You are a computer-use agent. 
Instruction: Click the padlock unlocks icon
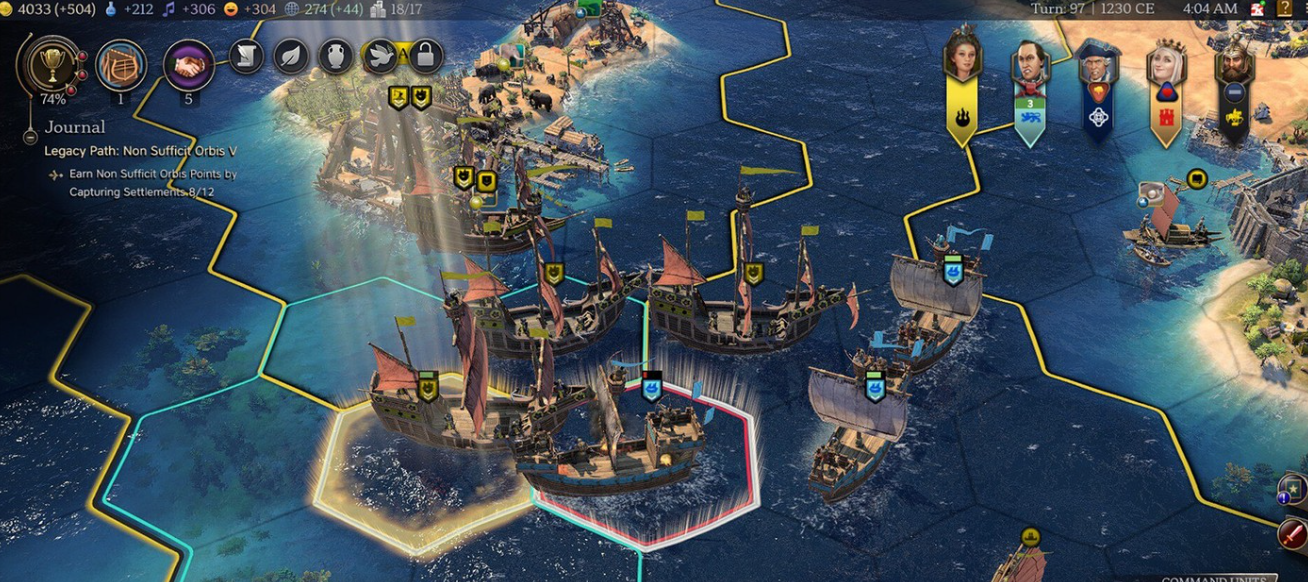(x=426, y=56)
